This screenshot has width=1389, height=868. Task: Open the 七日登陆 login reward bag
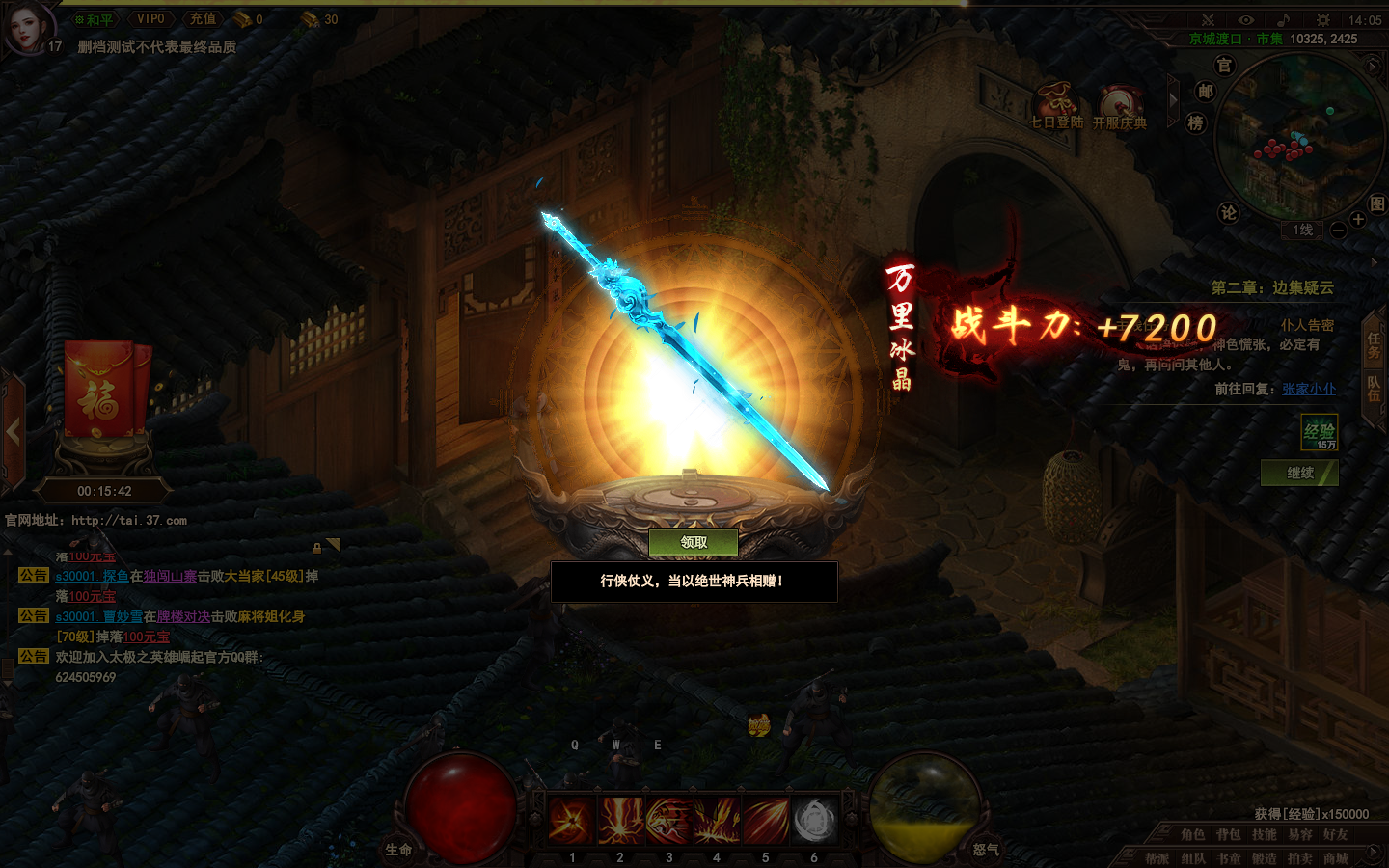1056,104
